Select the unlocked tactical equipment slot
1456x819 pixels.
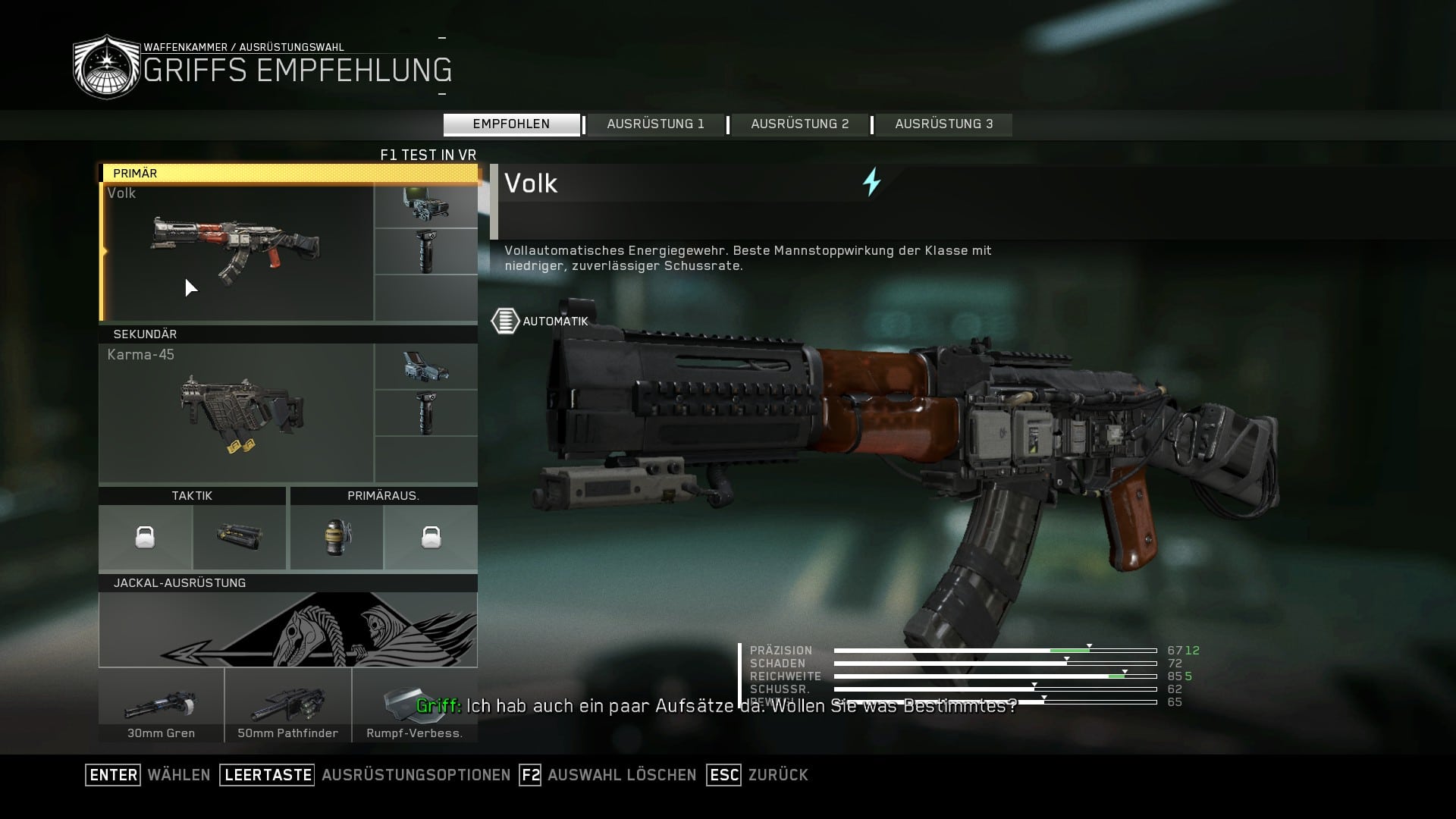coord(240,537)
